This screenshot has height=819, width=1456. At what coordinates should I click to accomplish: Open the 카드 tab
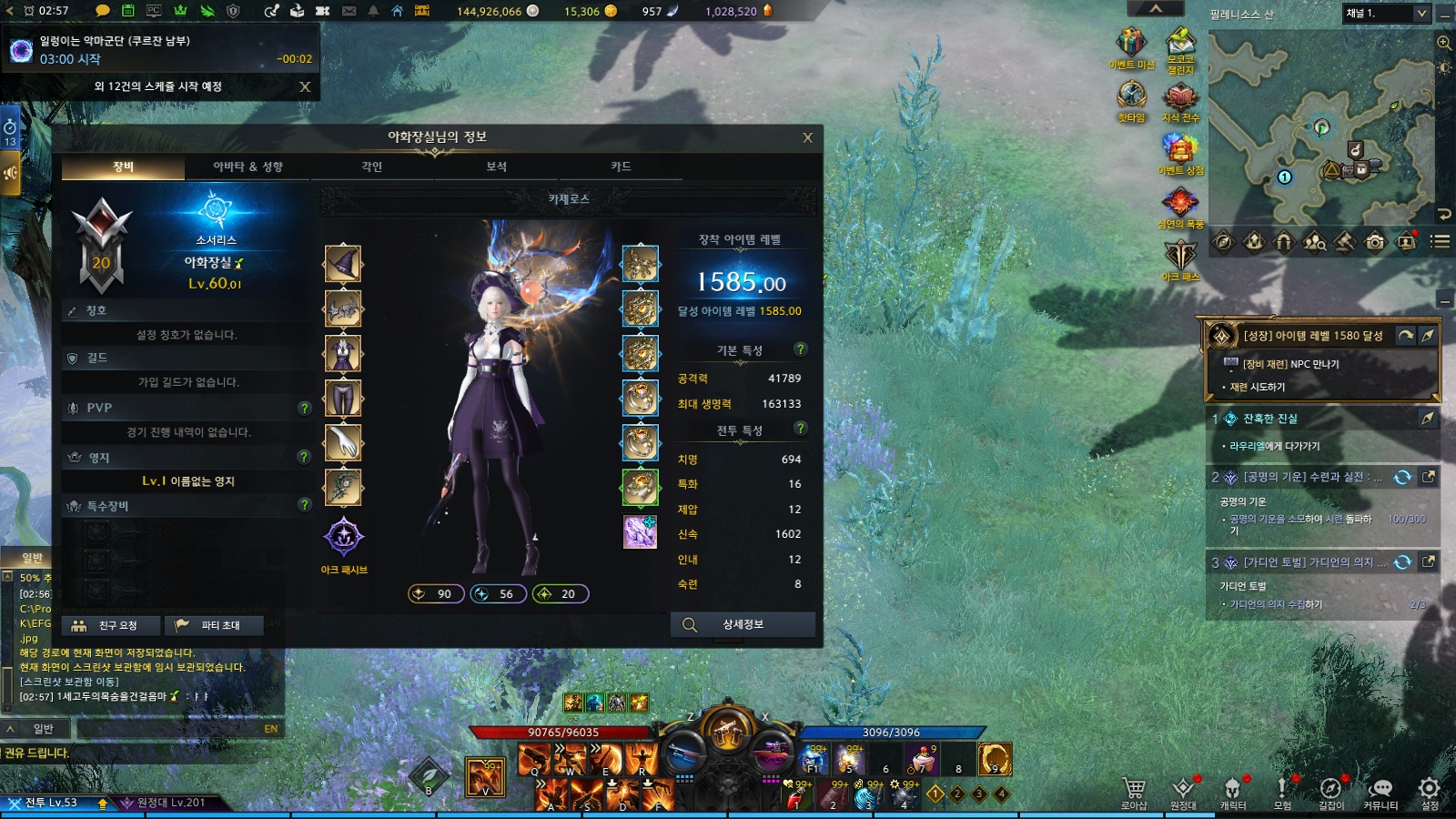coord(621,167)
